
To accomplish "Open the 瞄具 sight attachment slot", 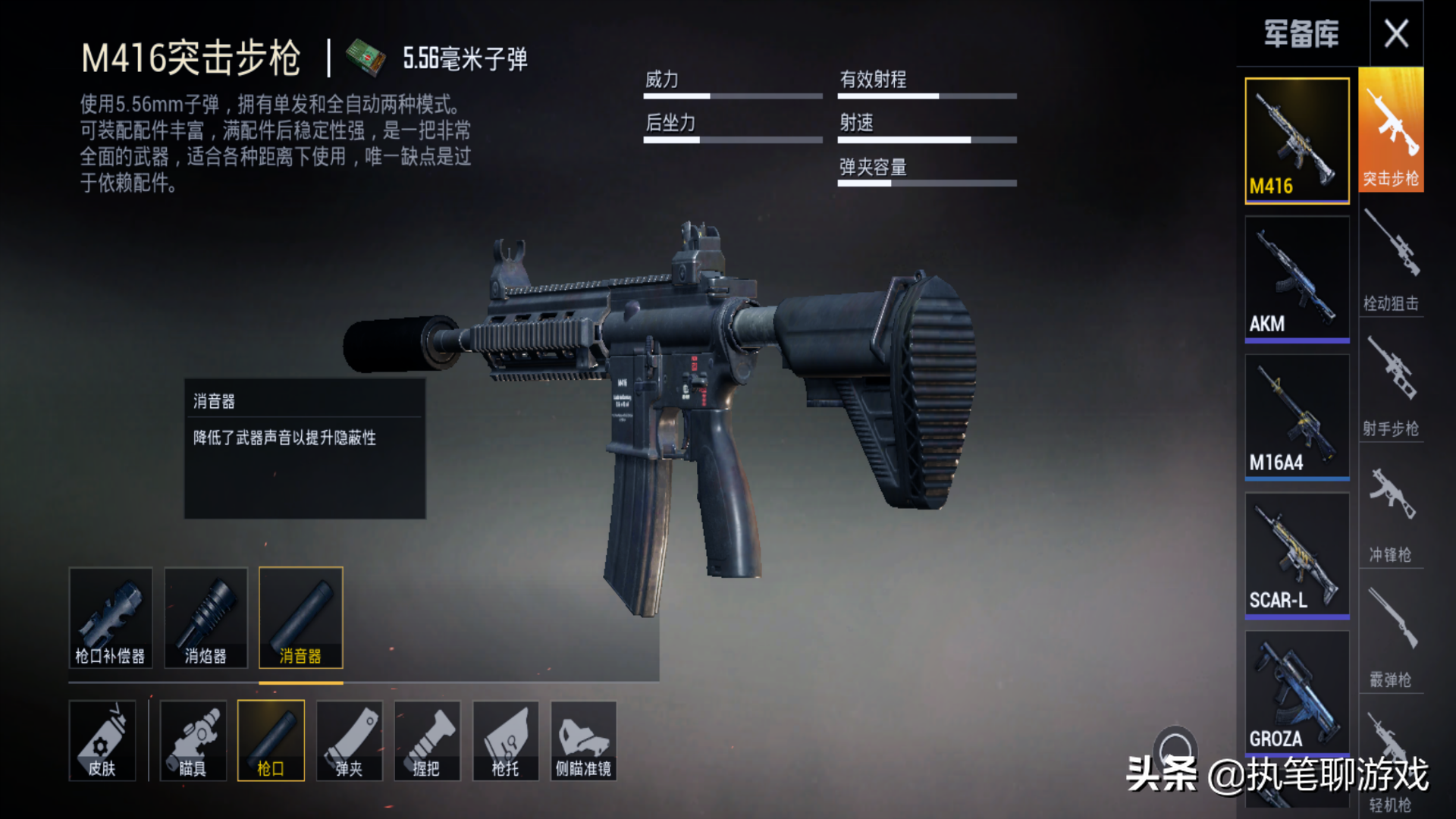I will (x=193, y=740).
